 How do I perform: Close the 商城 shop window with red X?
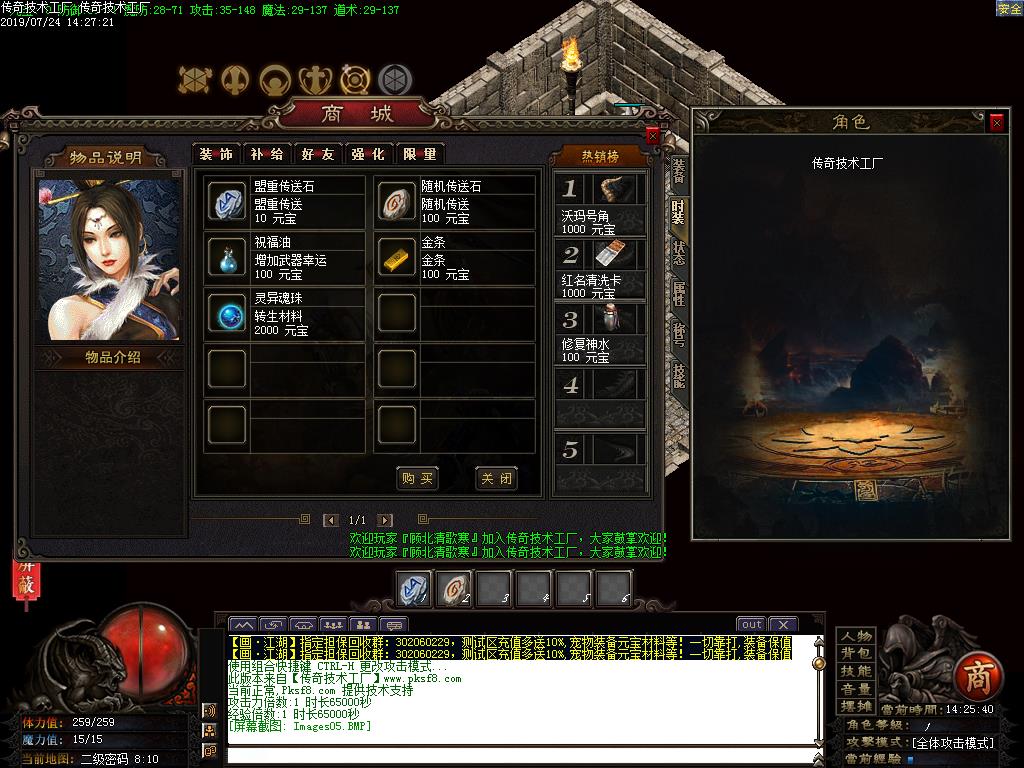point(653,135)
